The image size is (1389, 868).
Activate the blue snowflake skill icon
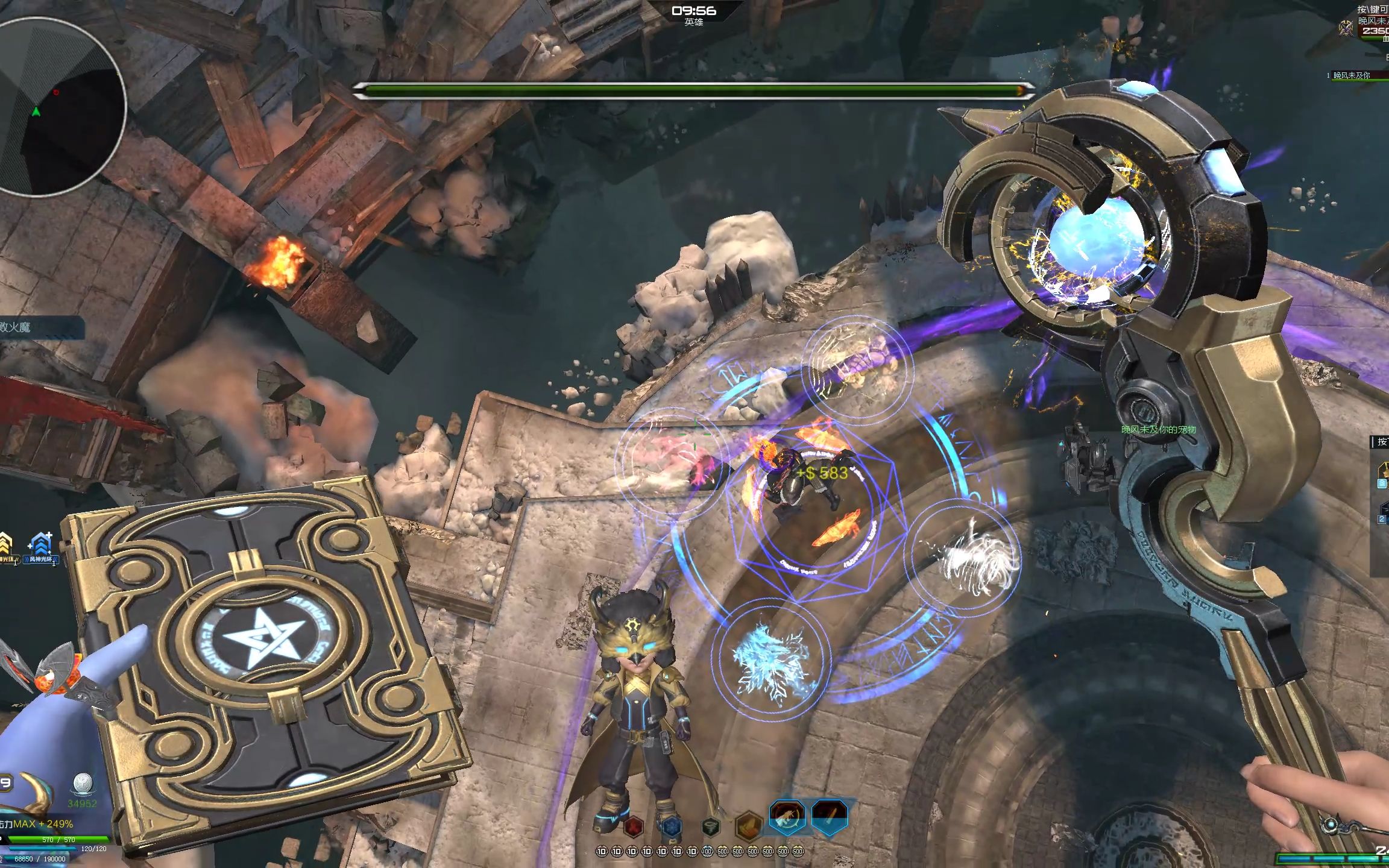[x=671, y=827]
